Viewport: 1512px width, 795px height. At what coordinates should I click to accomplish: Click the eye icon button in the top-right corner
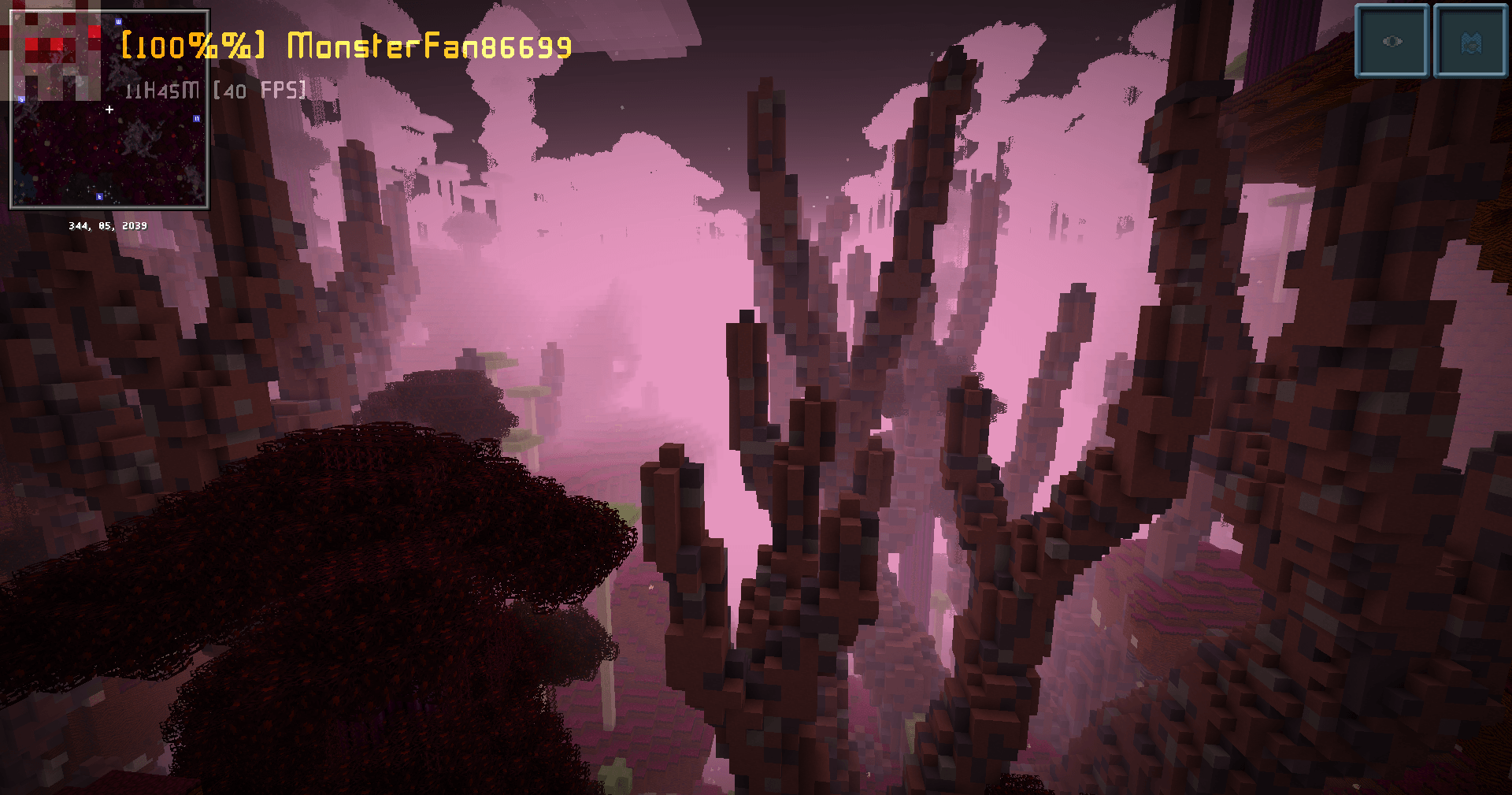pyautogui.click(x=1391, y=41)
